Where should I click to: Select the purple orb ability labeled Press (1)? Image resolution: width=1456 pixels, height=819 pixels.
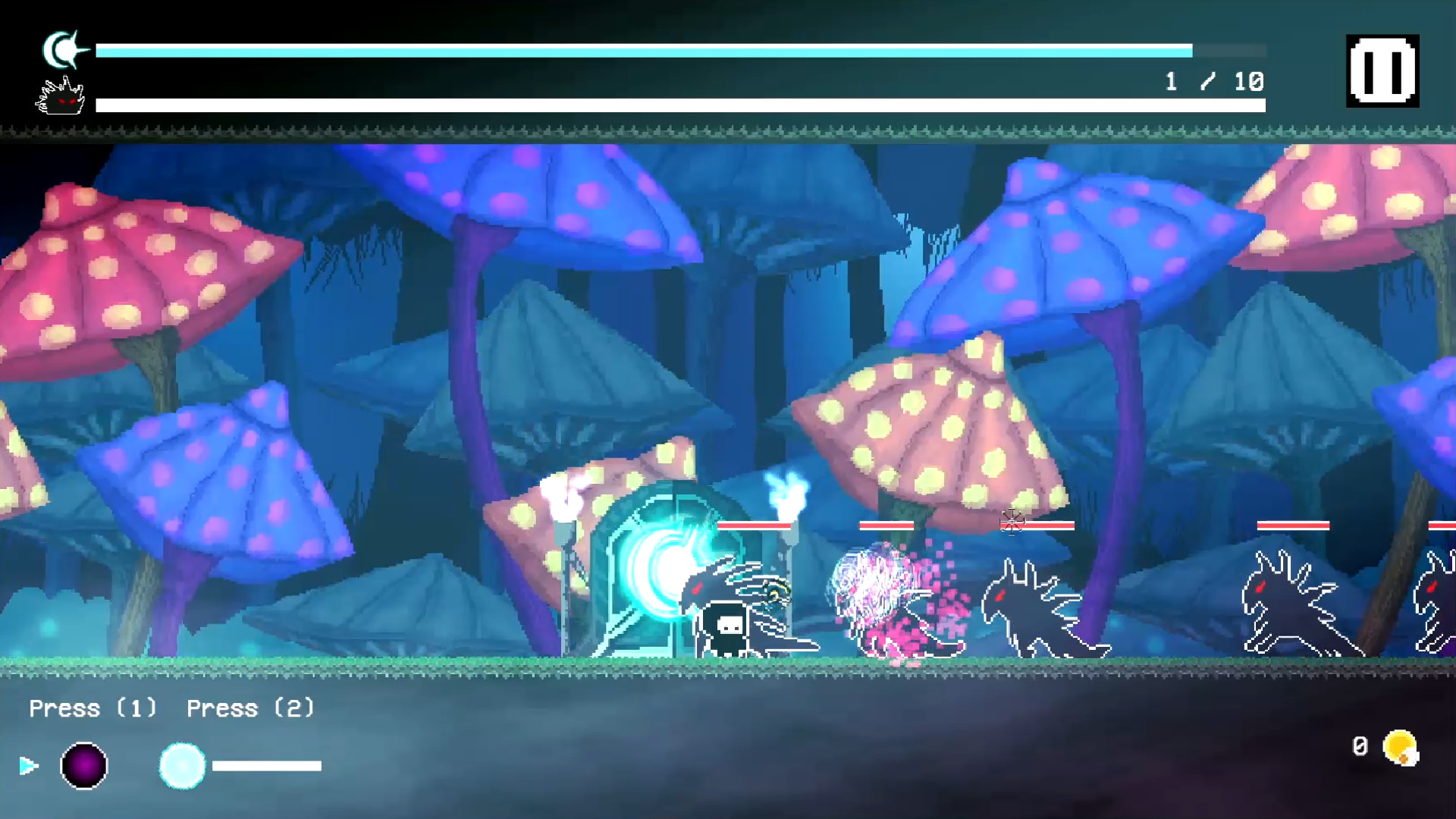point(83,765)
